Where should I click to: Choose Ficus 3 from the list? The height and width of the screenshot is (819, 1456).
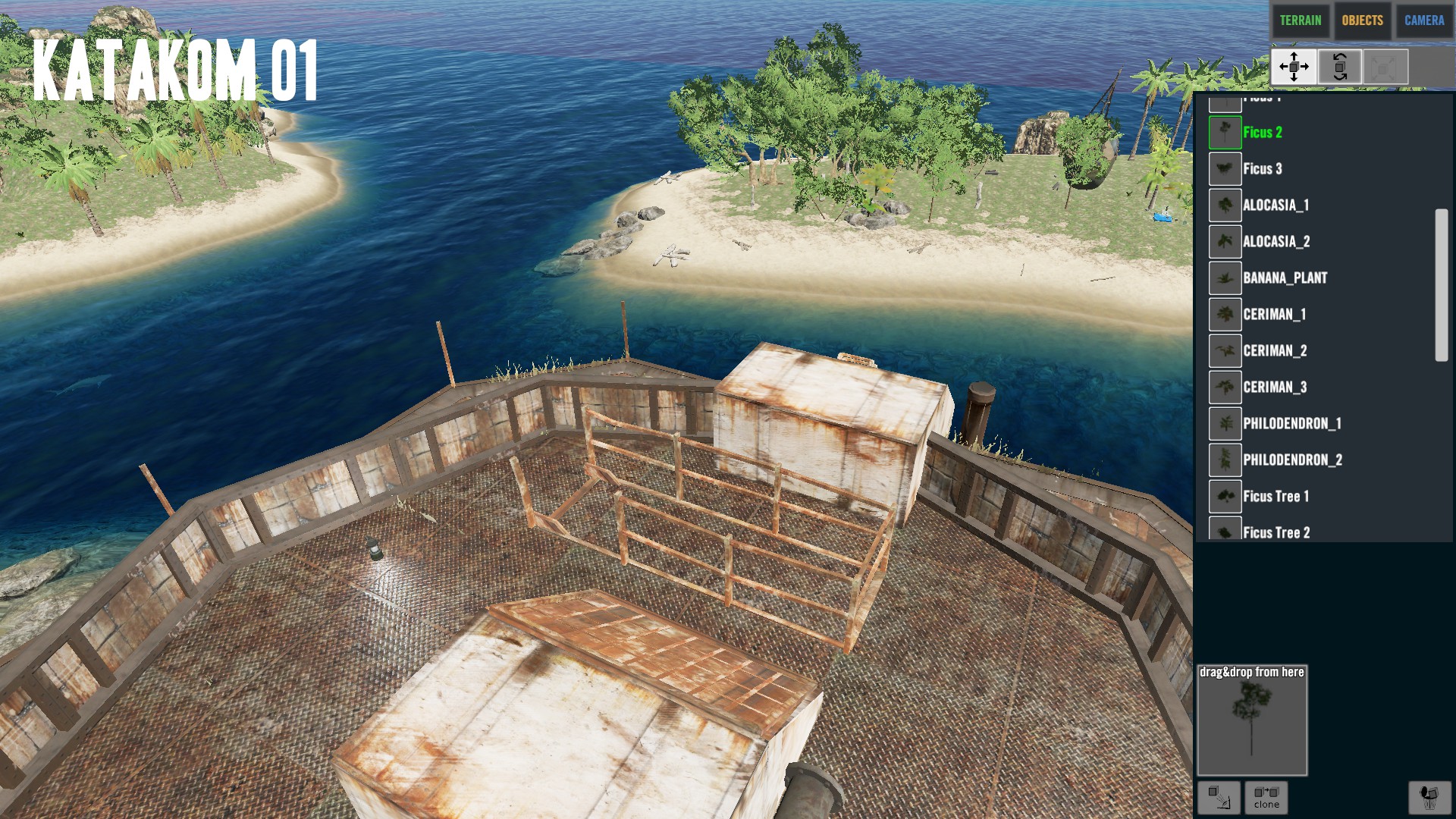(x=1262, y=169)
